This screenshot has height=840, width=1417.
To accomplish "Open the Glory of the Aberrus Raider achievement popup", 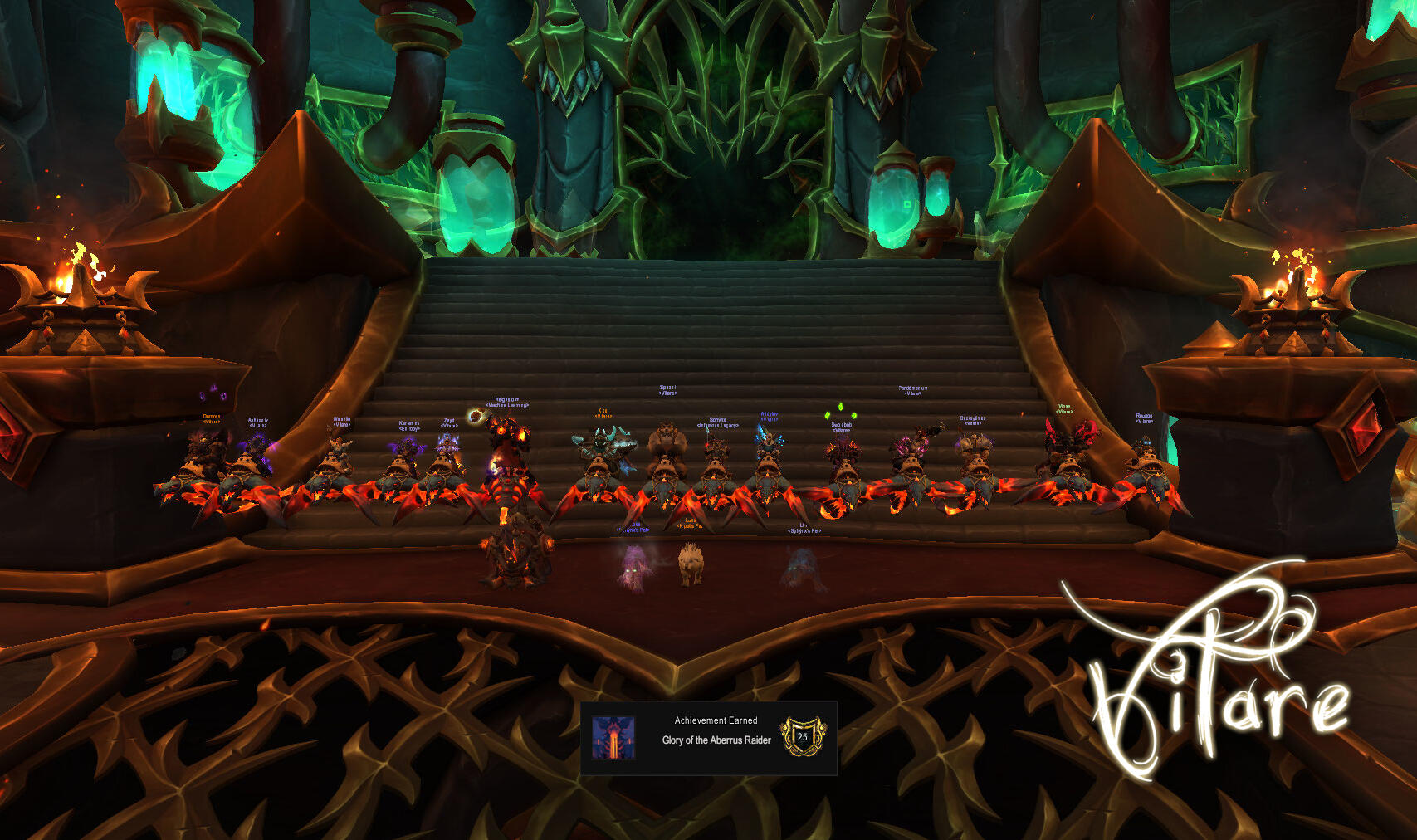I will (708, 738).
